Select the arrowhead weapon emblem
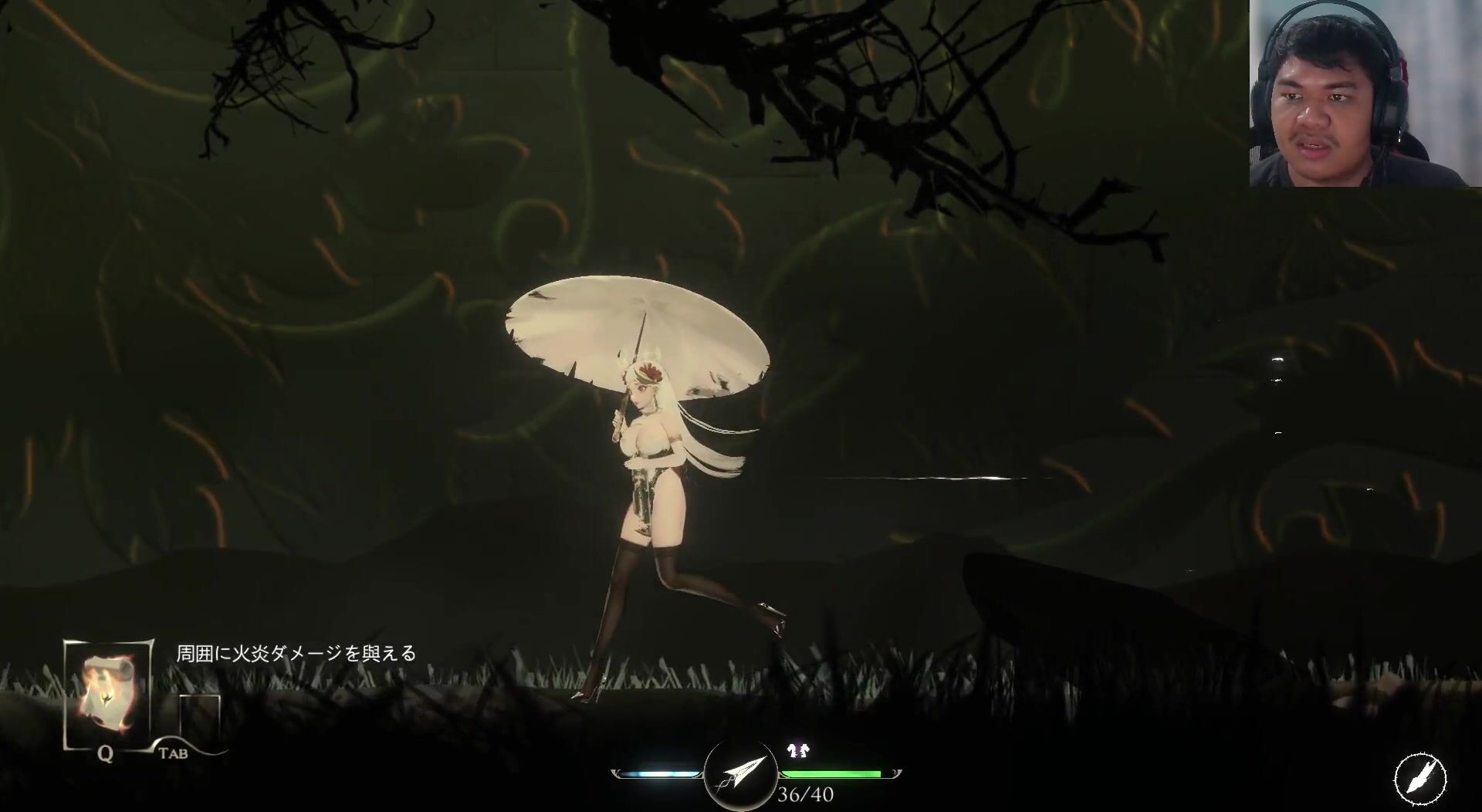1482x812 pixels. click(x=739, y=773)
